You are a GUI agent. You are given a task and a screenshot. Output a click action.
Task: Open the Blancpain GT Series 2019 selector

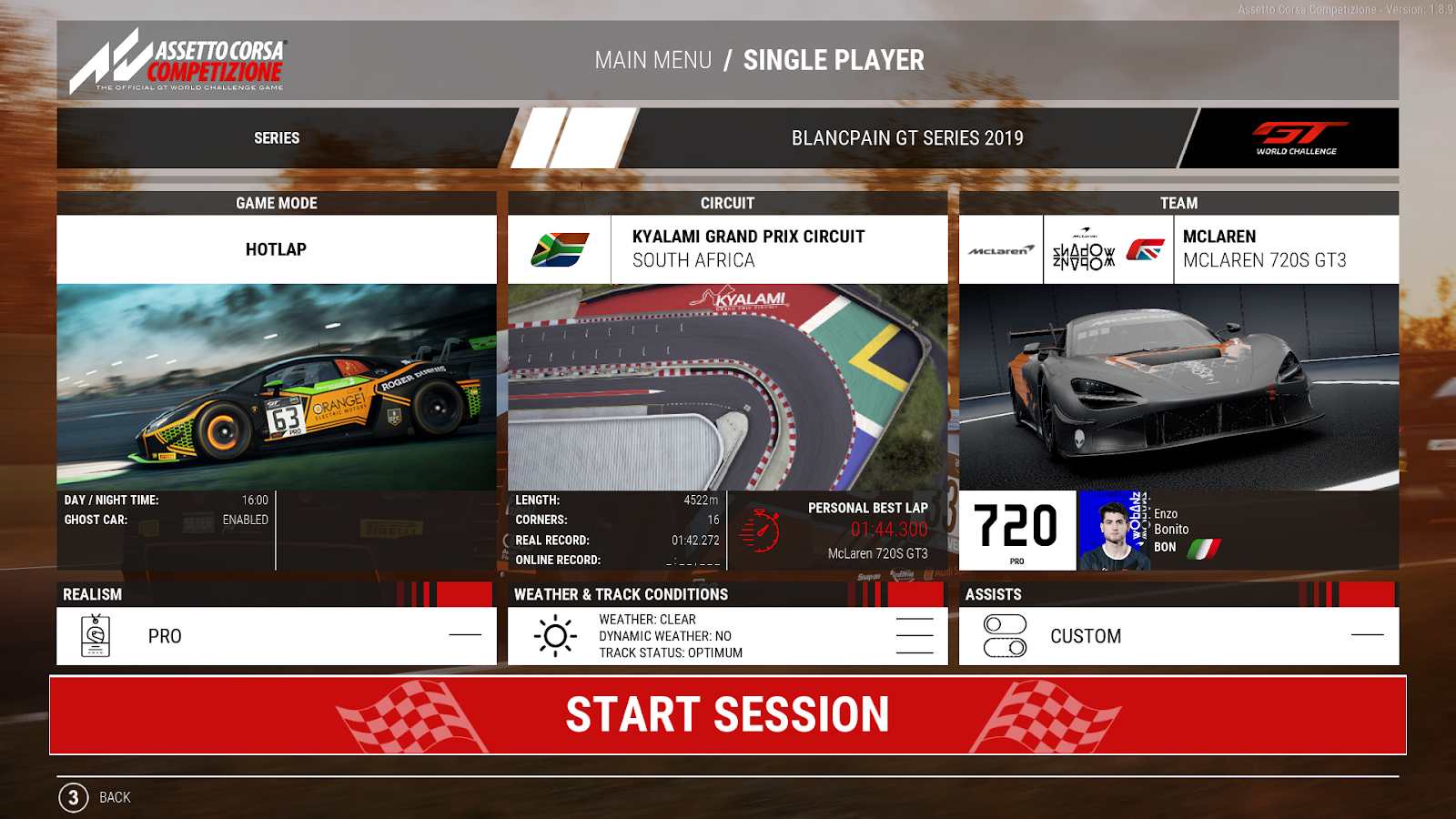(x=906, y=138)
